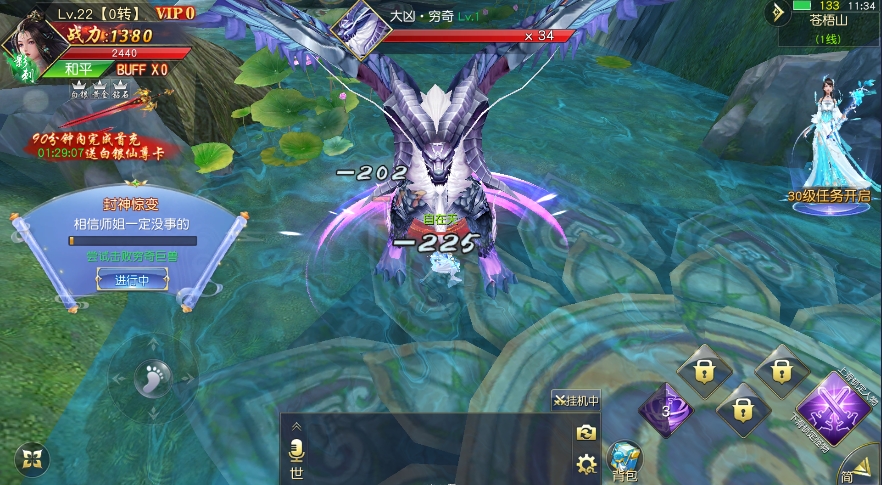Open the player character portrait
The image size is (882, 485).
click(x=28, y=44)
